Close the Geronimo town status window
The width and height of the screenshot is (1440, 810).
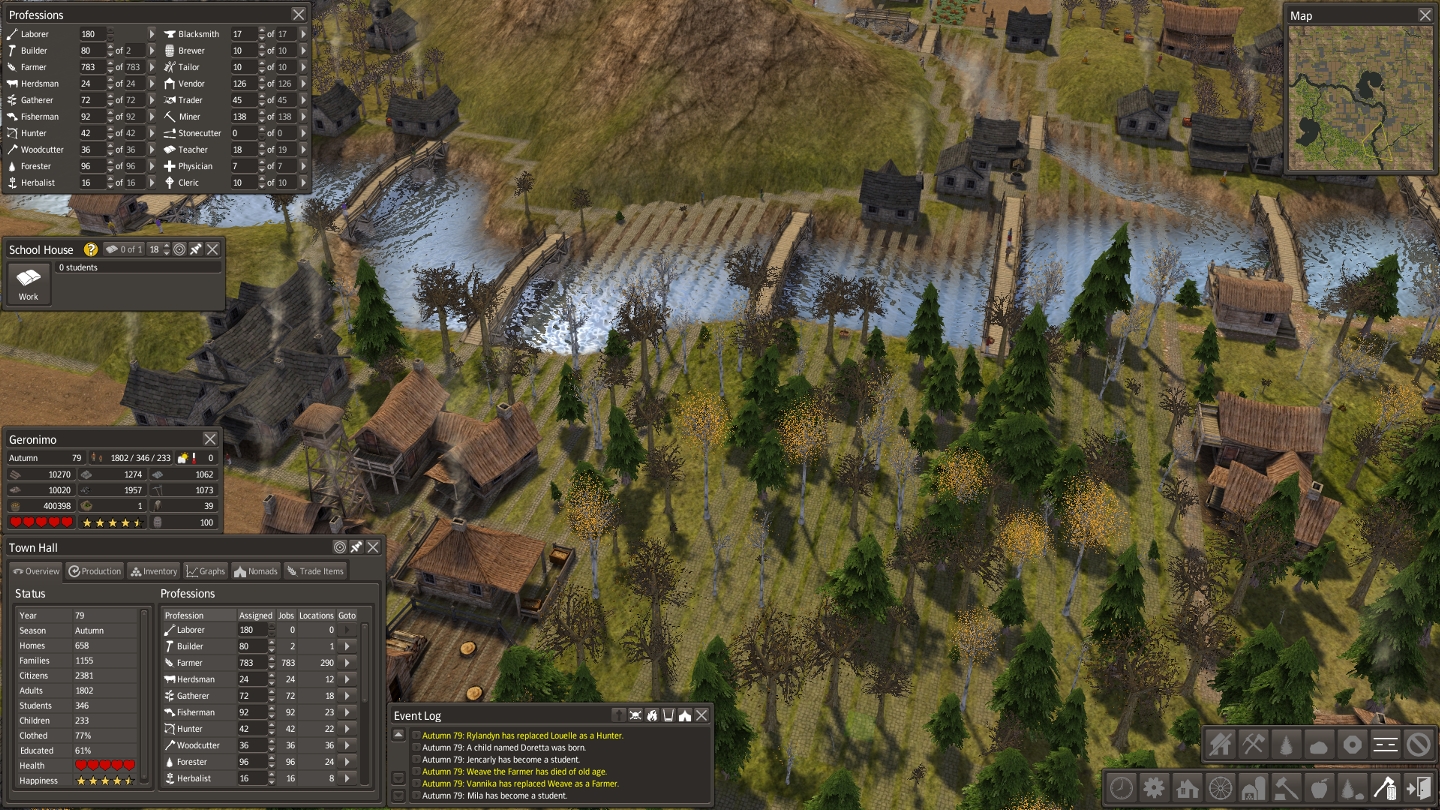pyautogui.click(x=210, y=439)
